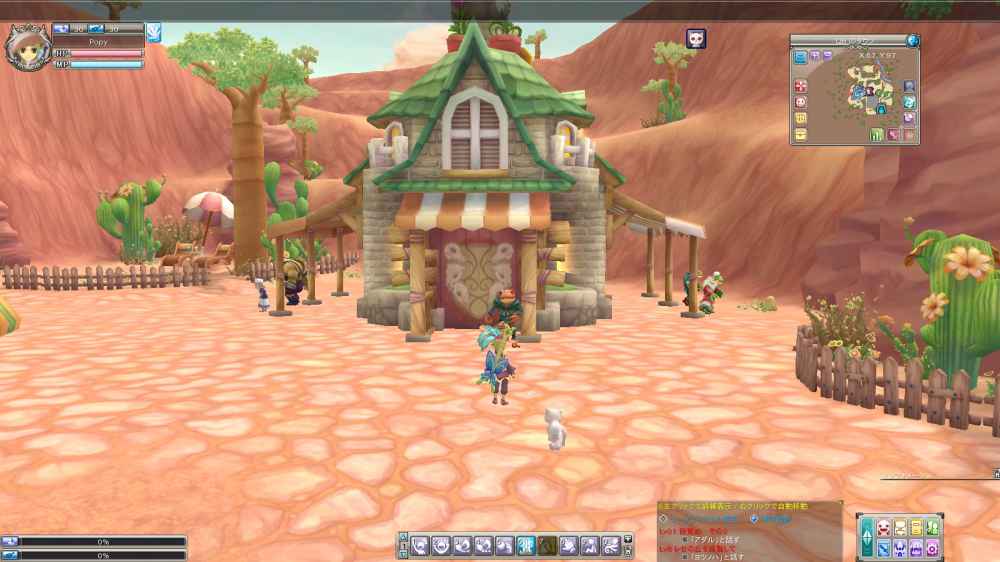Open the green bar-chart icon on minimap

coord(876,134)
